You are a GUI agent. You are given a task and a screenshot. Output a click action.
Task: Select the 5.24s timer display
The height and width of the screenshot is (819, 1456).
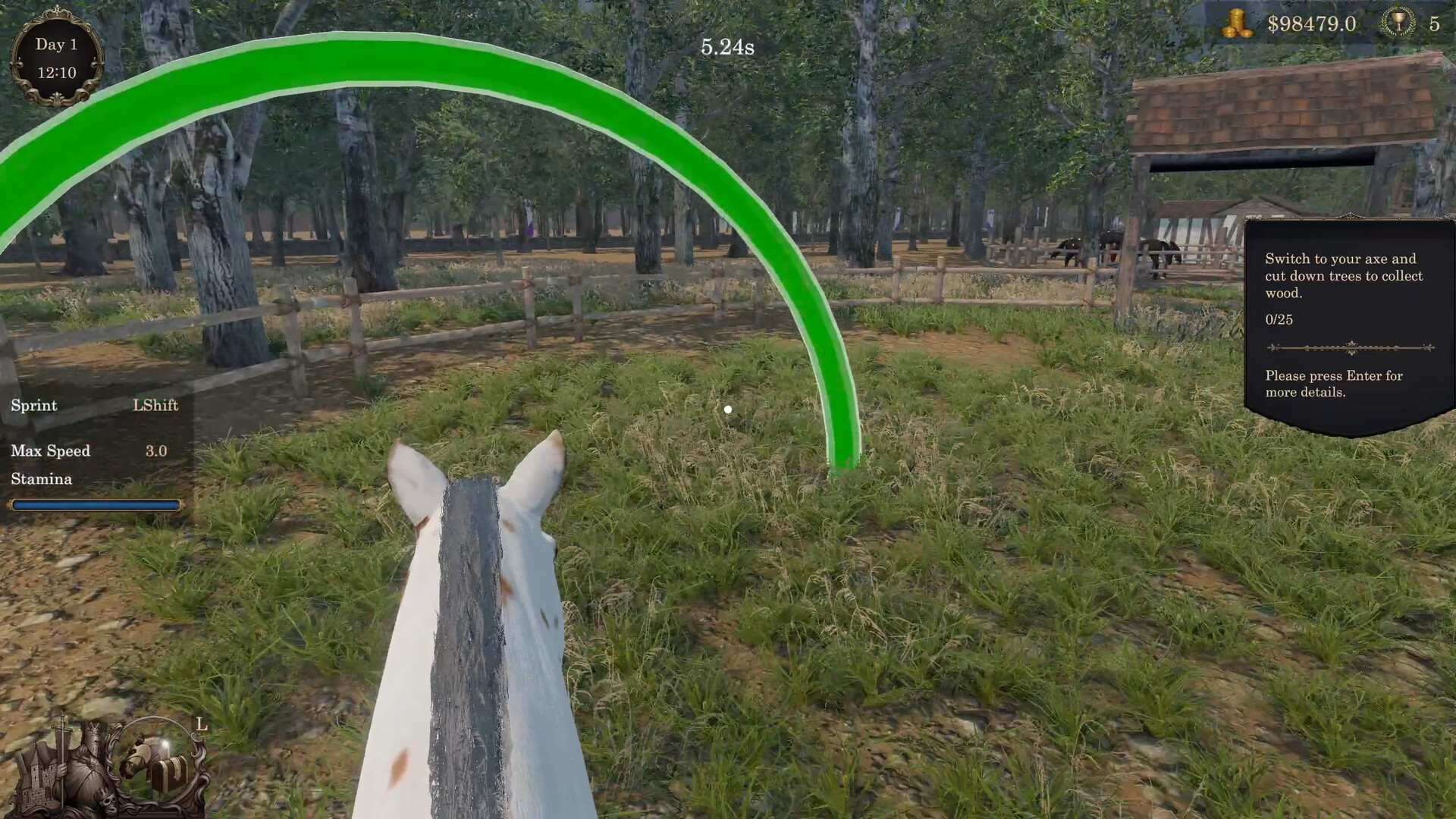726,47
